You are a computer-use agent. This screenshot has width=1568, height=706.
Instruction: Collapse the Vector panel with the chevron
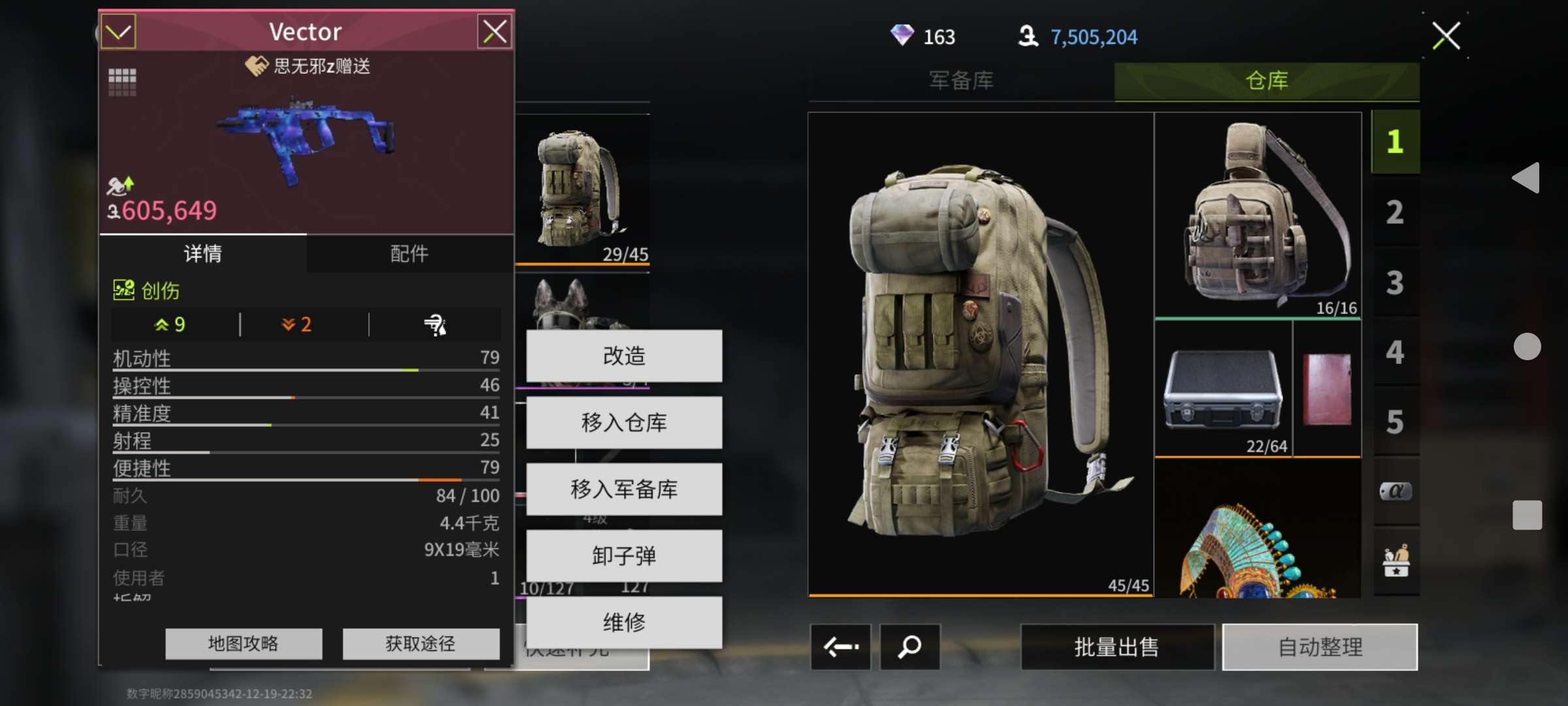(x=118, y=31)
